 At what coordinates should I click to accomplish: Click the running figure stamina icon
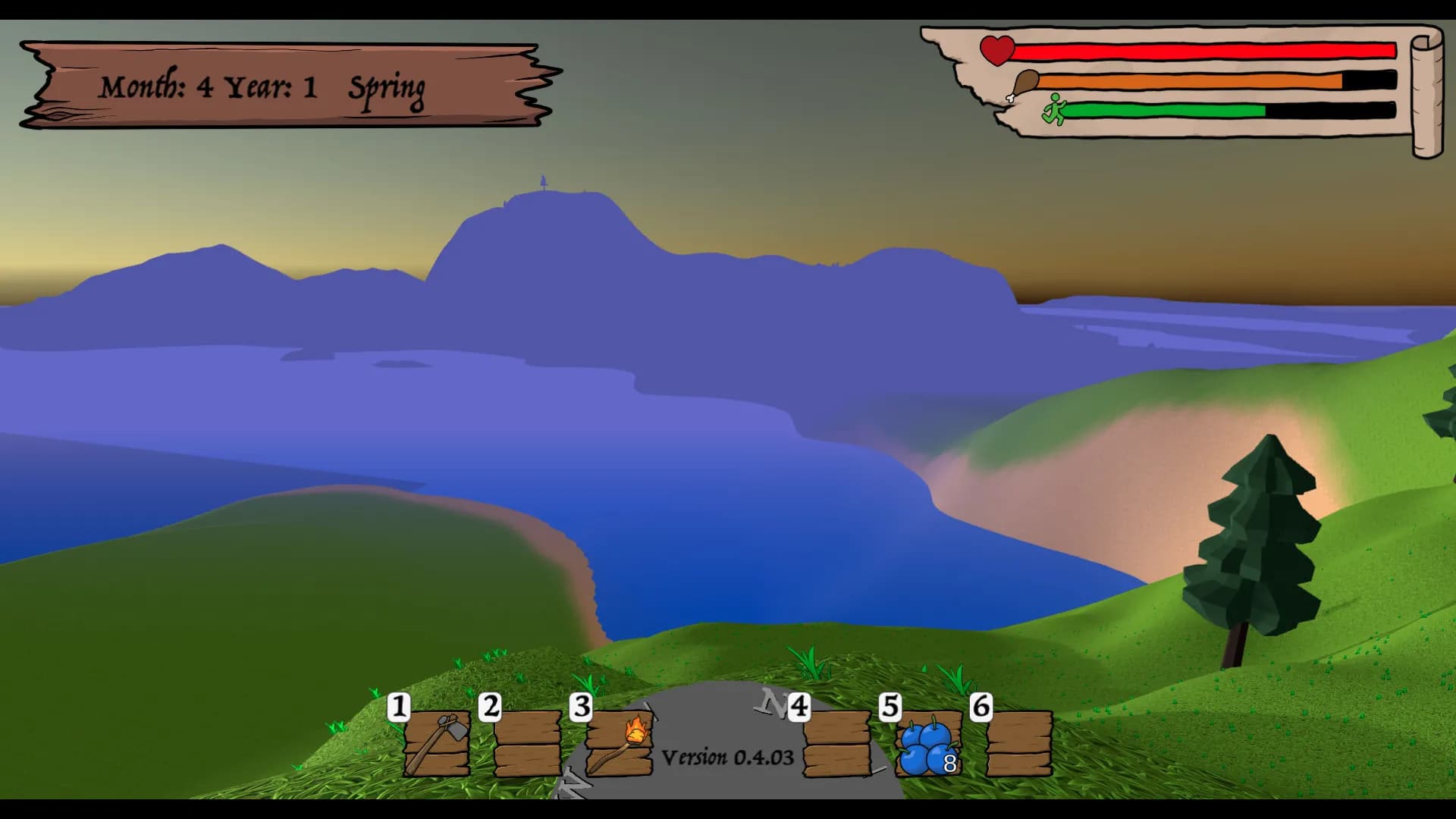point(1054,110)
